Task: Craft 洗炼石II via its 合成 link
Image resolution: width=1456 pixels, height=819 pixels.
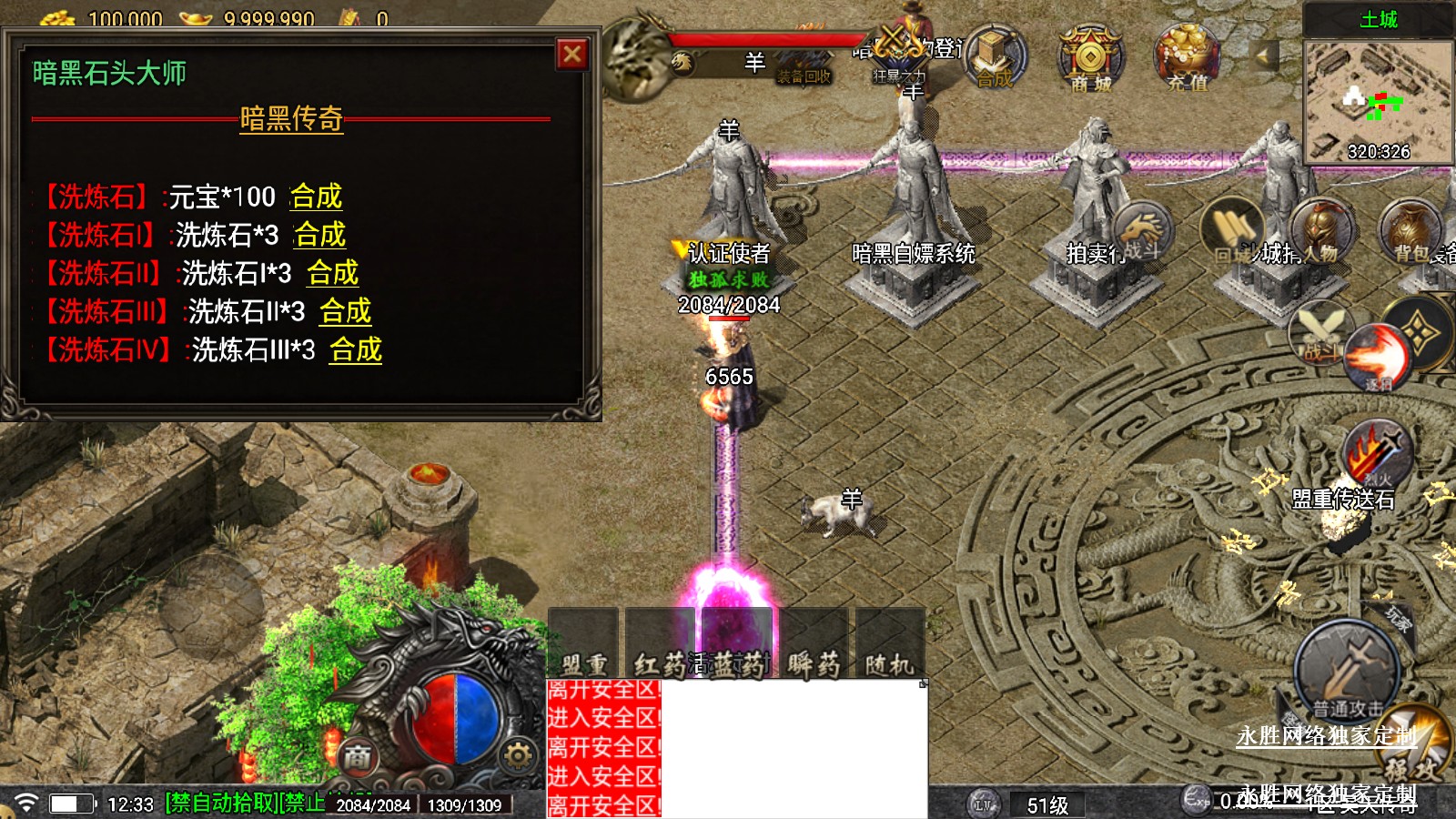Action: pyautogui.click(x=332, y=273)
